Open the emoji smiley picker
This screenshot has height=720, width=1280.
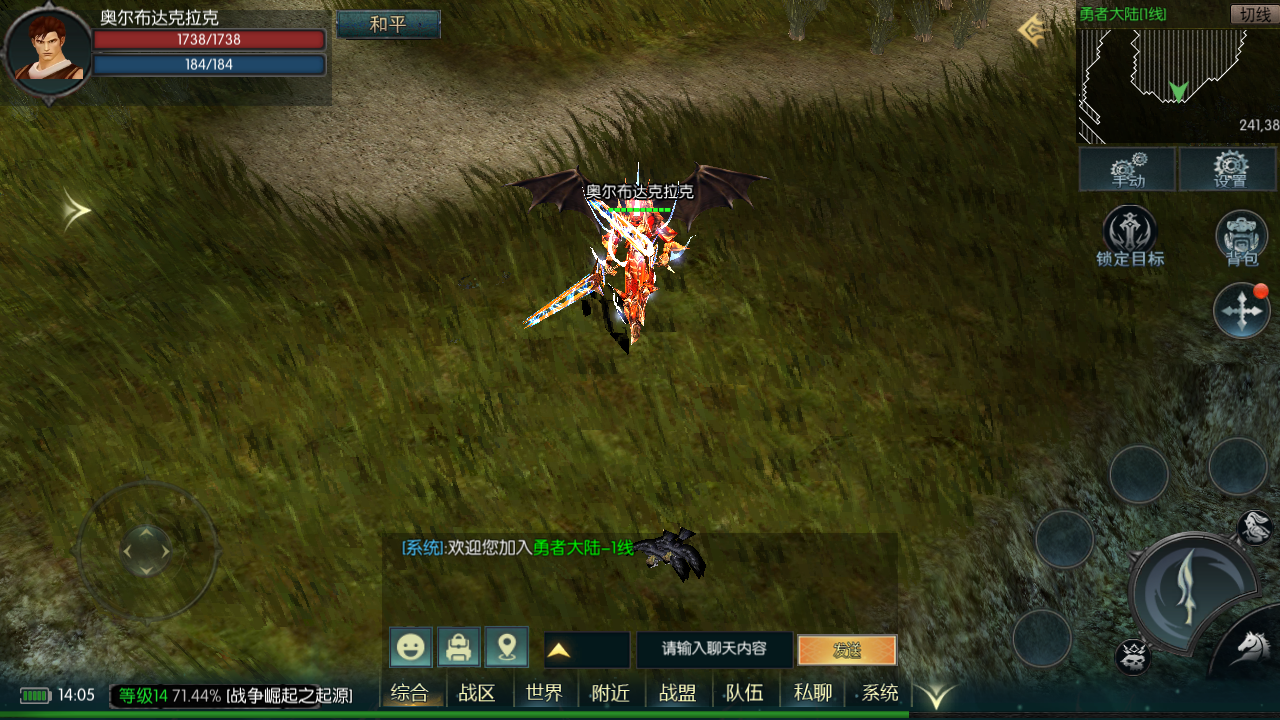[x=411, y=648]
